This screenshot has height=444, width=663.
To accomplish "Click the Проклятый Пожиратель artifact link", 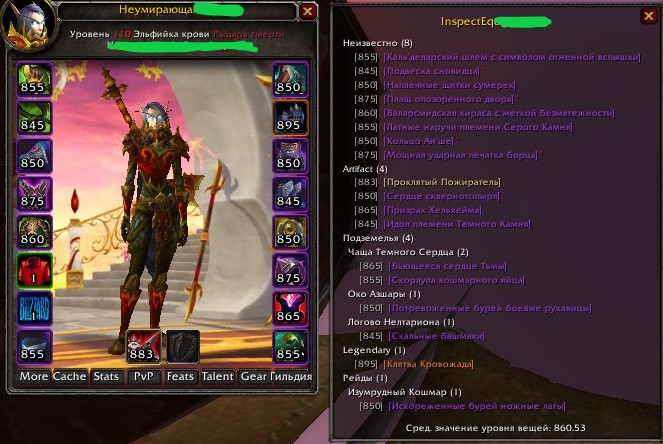I will (x=432, y=182).
